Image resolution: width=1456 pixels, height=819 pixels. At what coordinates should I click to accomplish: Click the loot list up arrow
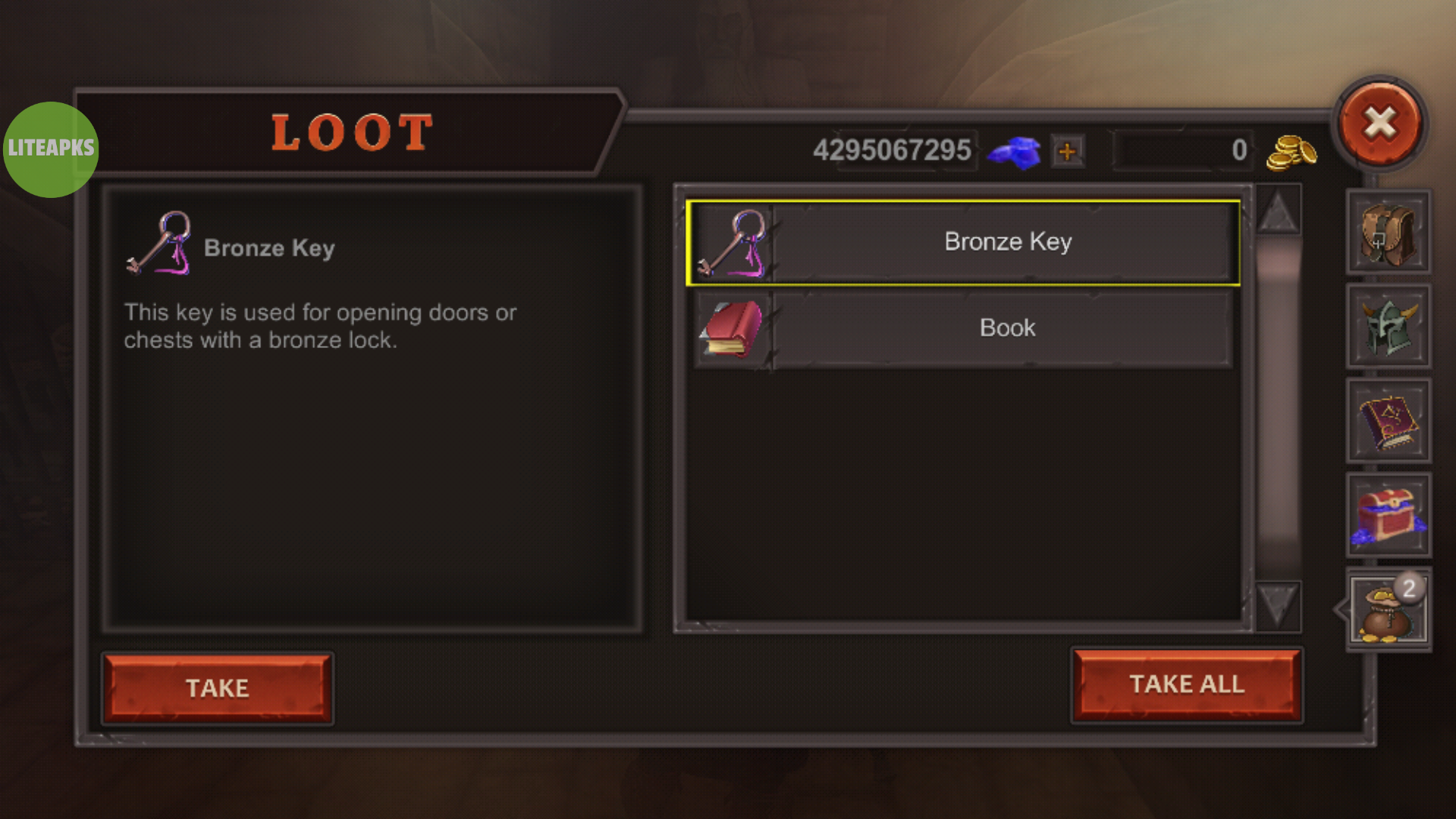point(1278,210)
